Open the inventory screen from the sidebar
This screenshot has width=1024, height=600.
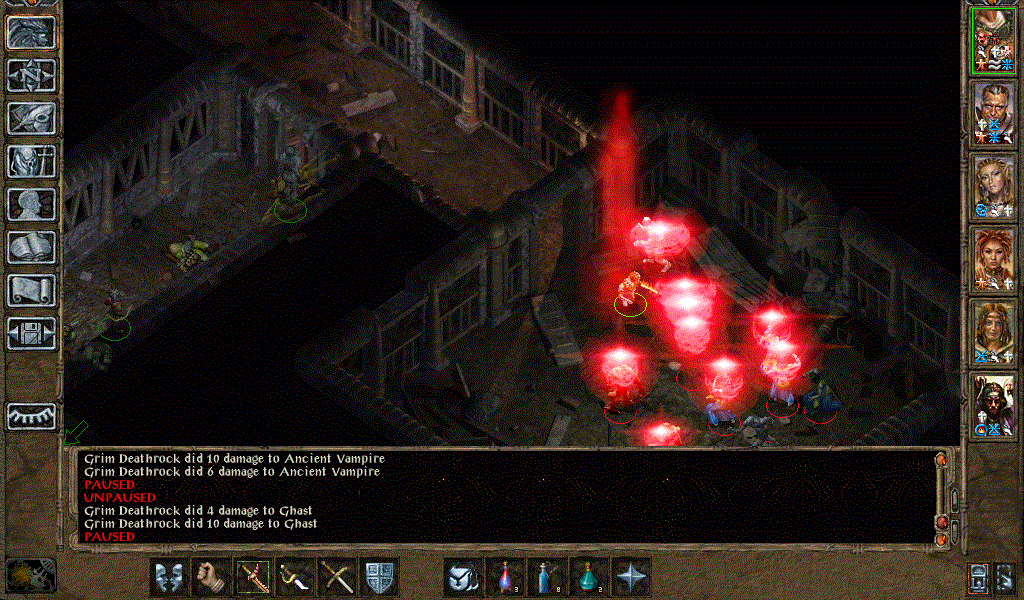[x=32, y=161]
